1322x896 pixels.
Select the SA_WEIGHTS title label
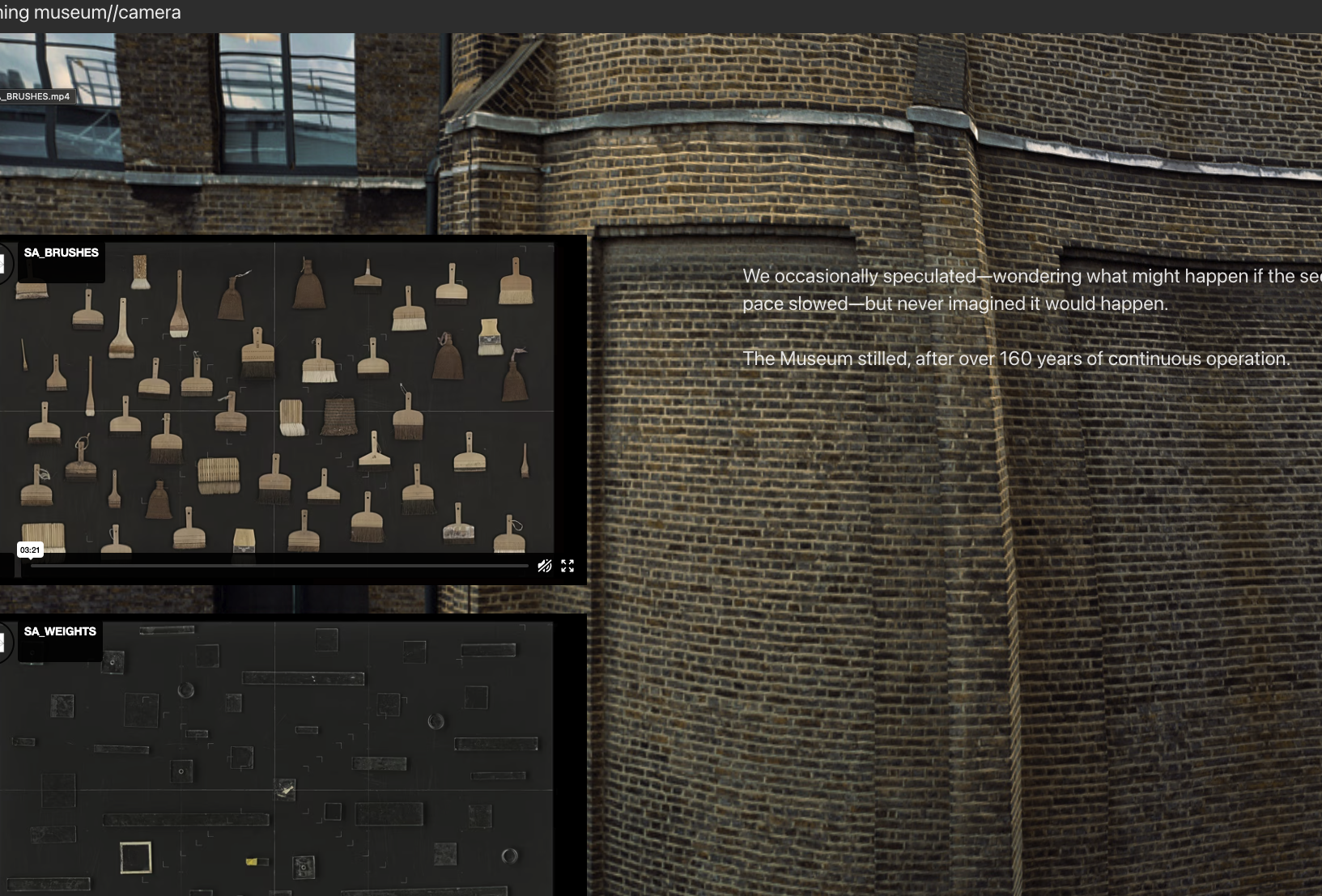(x=60, y=631)
